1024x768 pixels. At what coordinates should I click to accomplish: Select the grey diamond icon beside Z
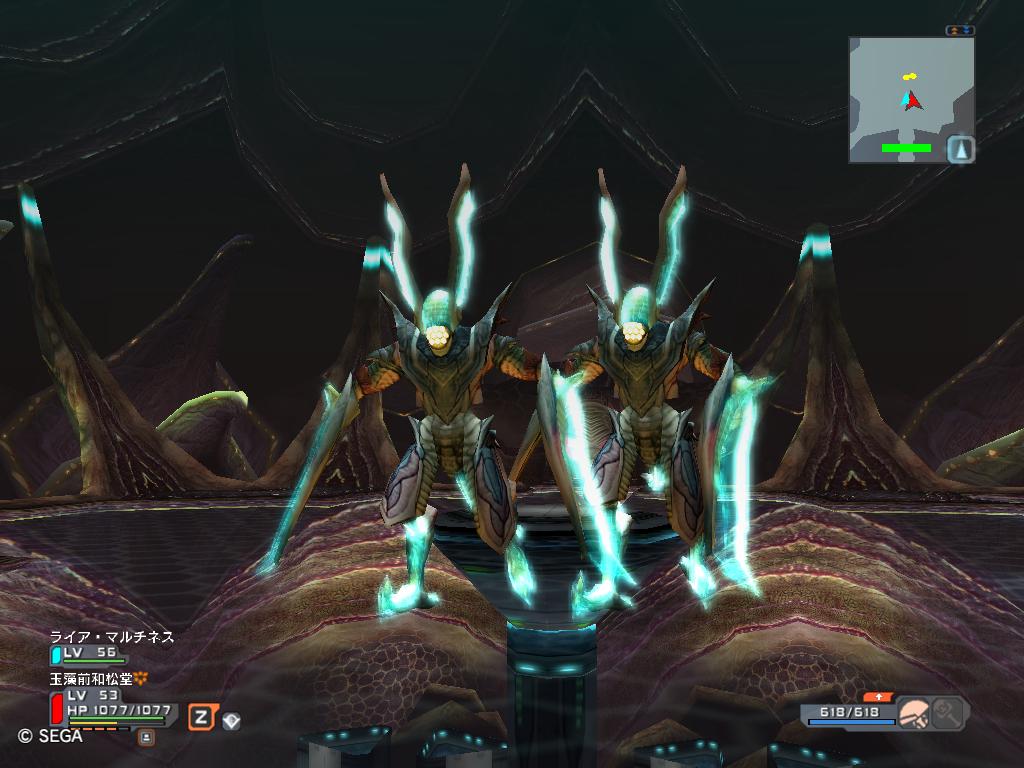pos(231,719)
